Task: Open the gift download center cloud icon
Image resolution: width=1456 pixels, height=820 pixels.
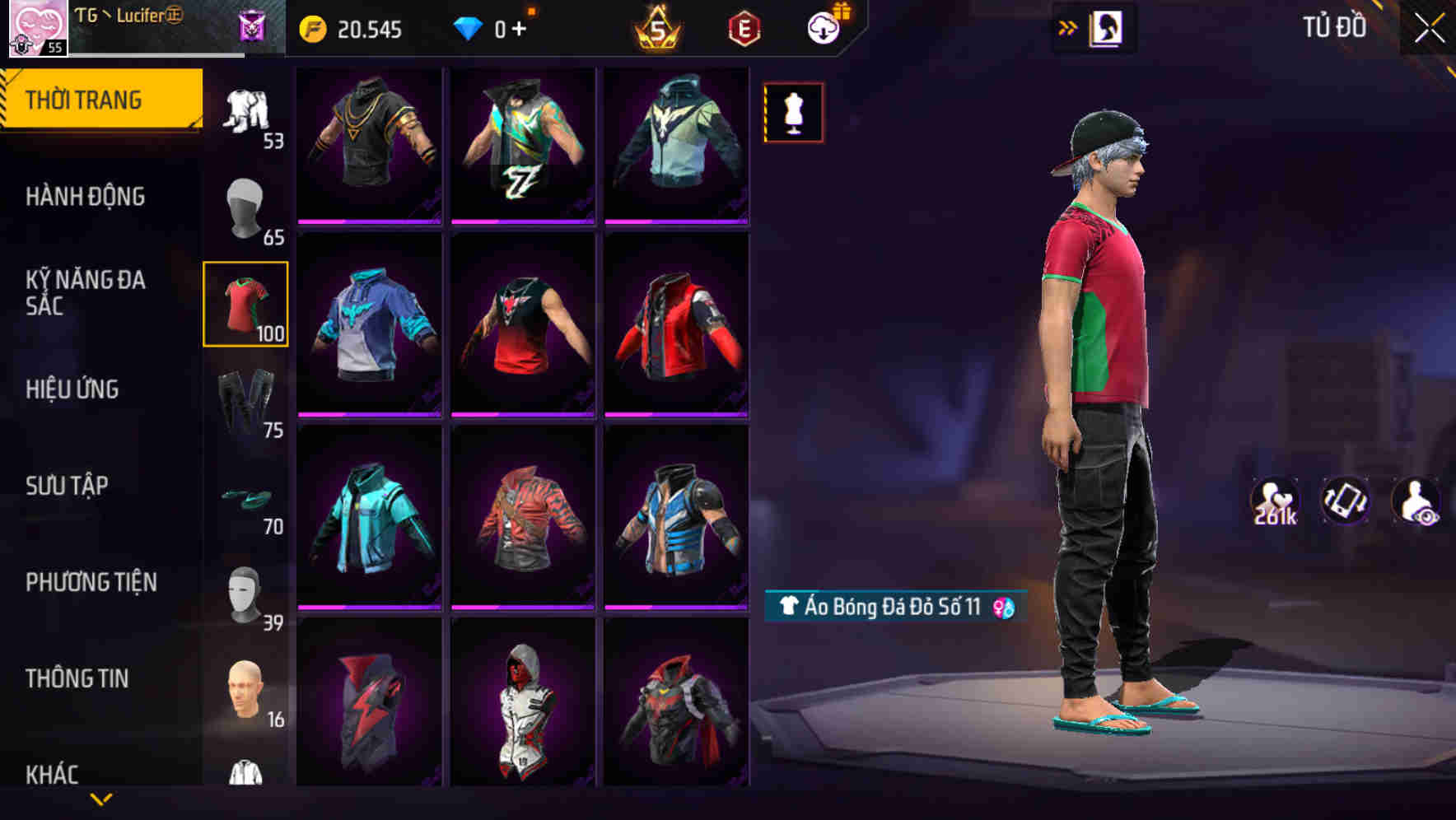Action: (x=828, y=27)
